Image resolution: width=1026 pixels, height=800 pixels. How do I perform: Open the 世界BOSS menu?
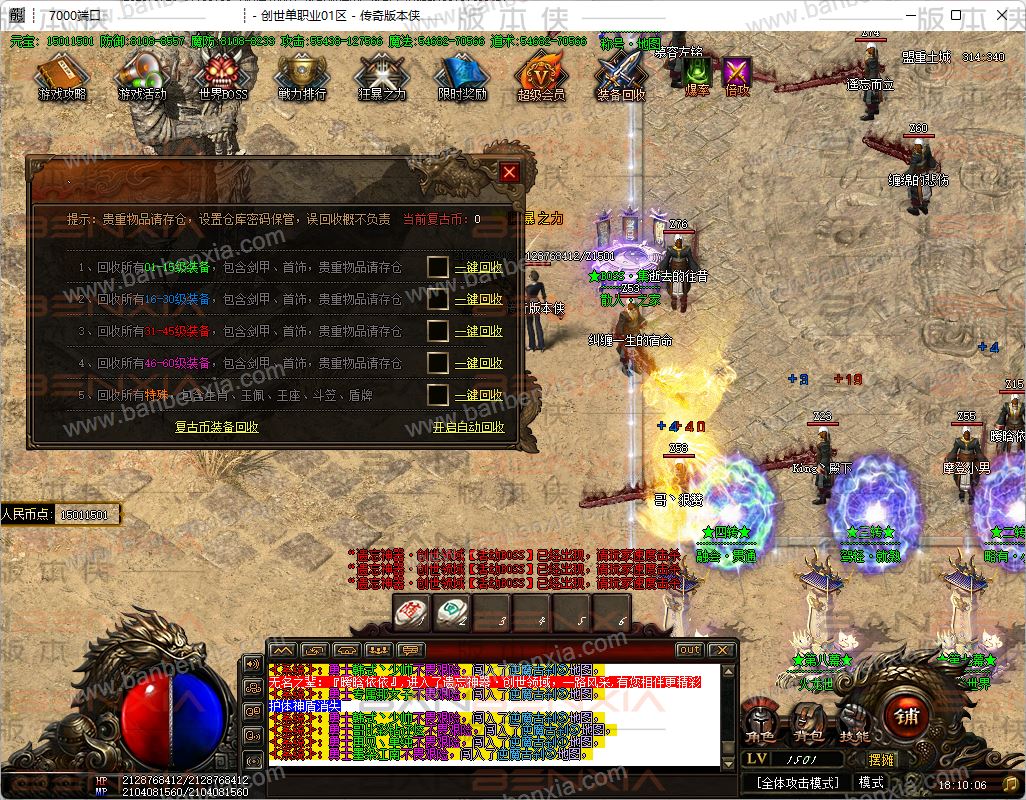click(x=222, y=76)
